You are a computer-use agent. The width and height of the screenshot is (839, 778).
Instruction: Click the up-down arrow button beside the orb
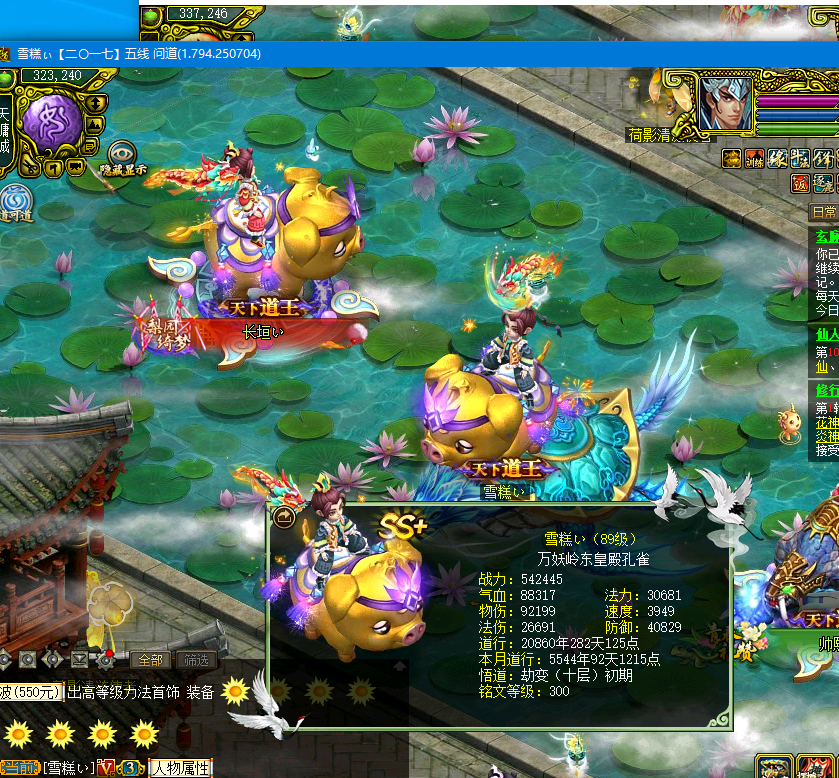tap(95, 102)
